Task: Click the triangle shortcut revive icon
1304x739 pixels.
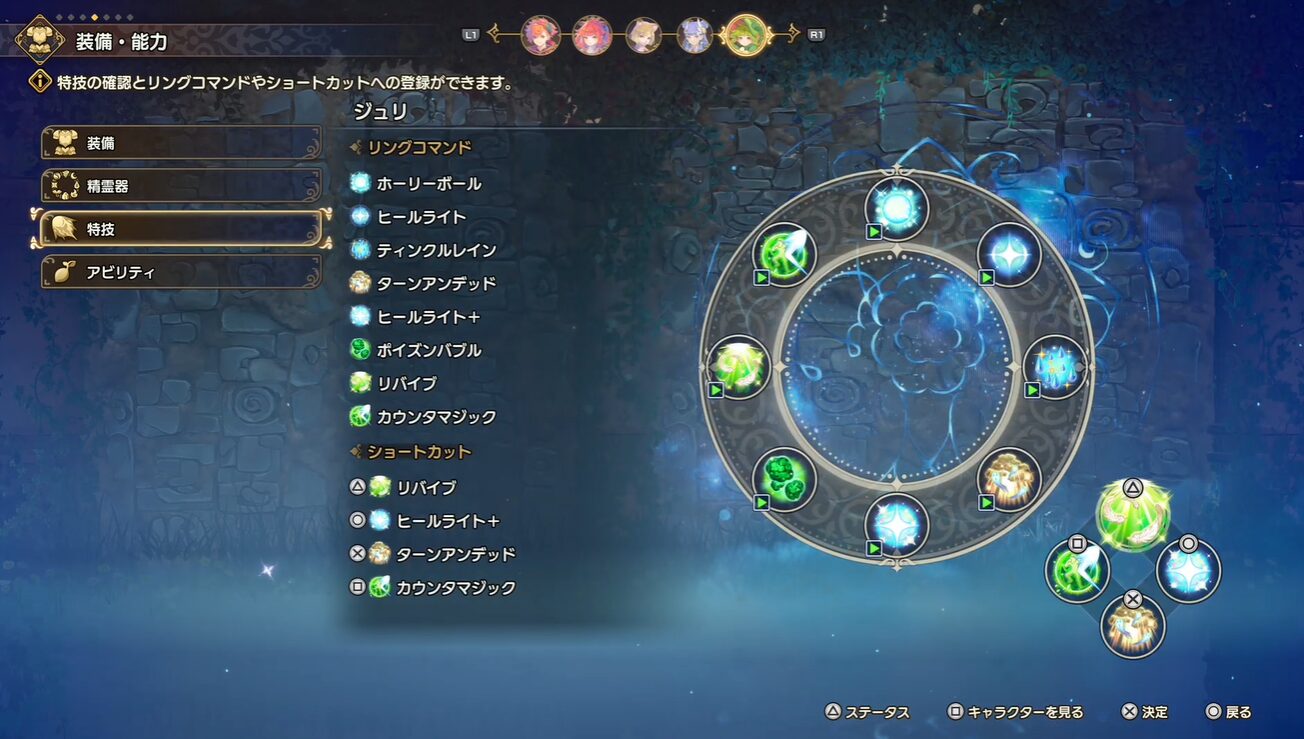Action: coord(1132,515)
